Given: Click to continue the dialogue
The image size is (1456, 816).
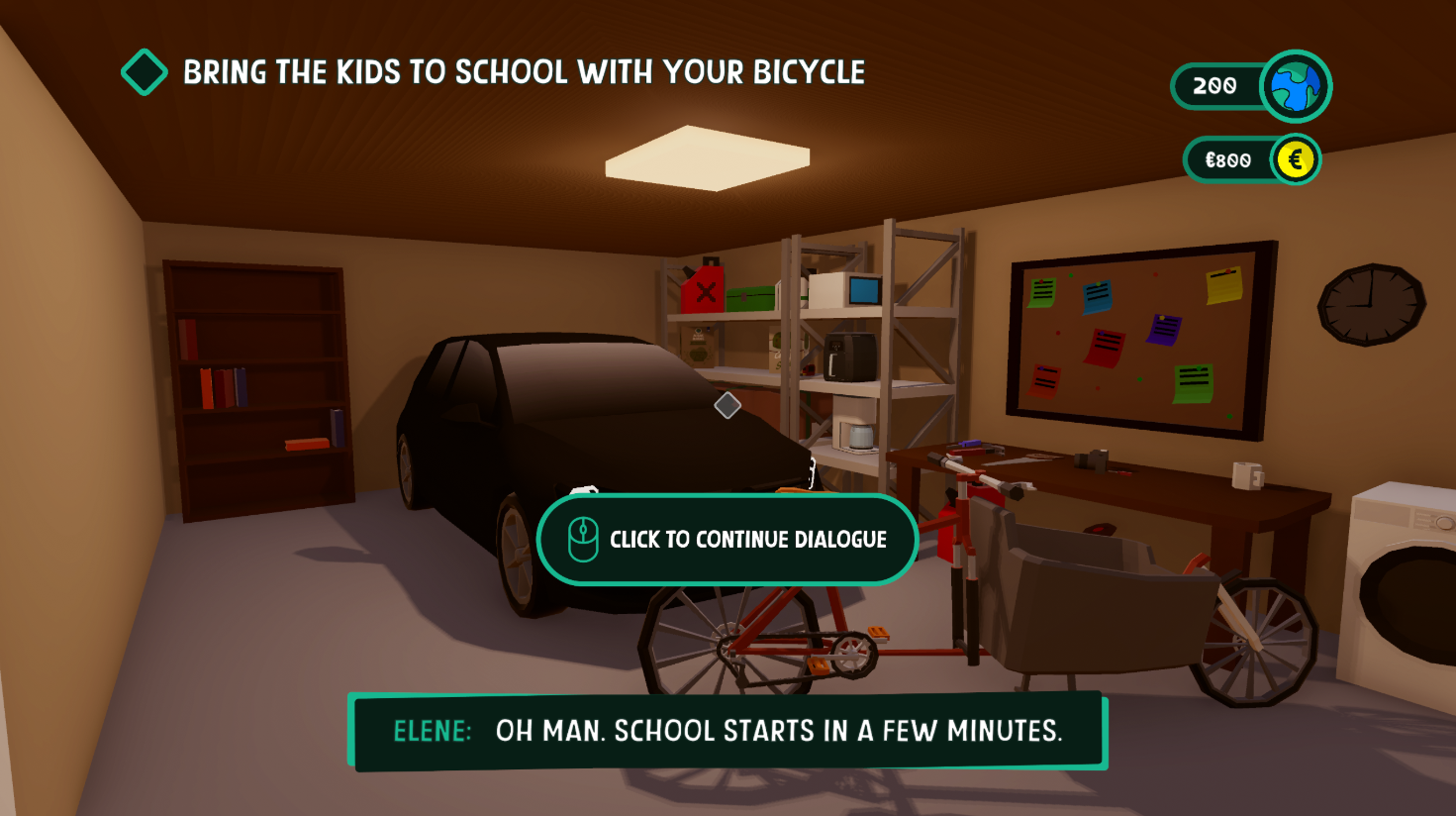Looking at the screenshot, I should (728, 540).
